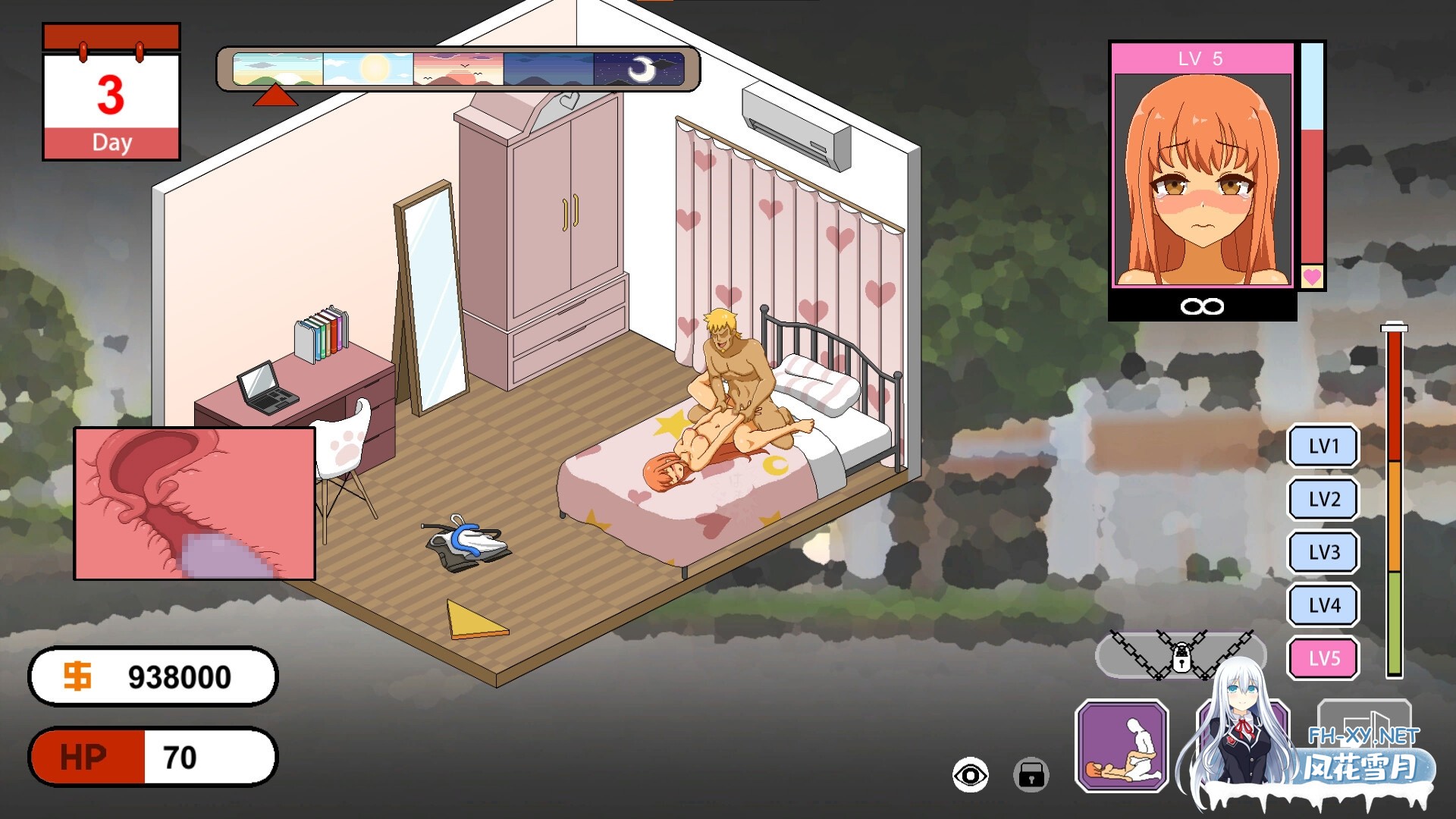Click the character portrait showing LV 5
The height and width of the screenshot is (819, 1456).
[1200, 174]
